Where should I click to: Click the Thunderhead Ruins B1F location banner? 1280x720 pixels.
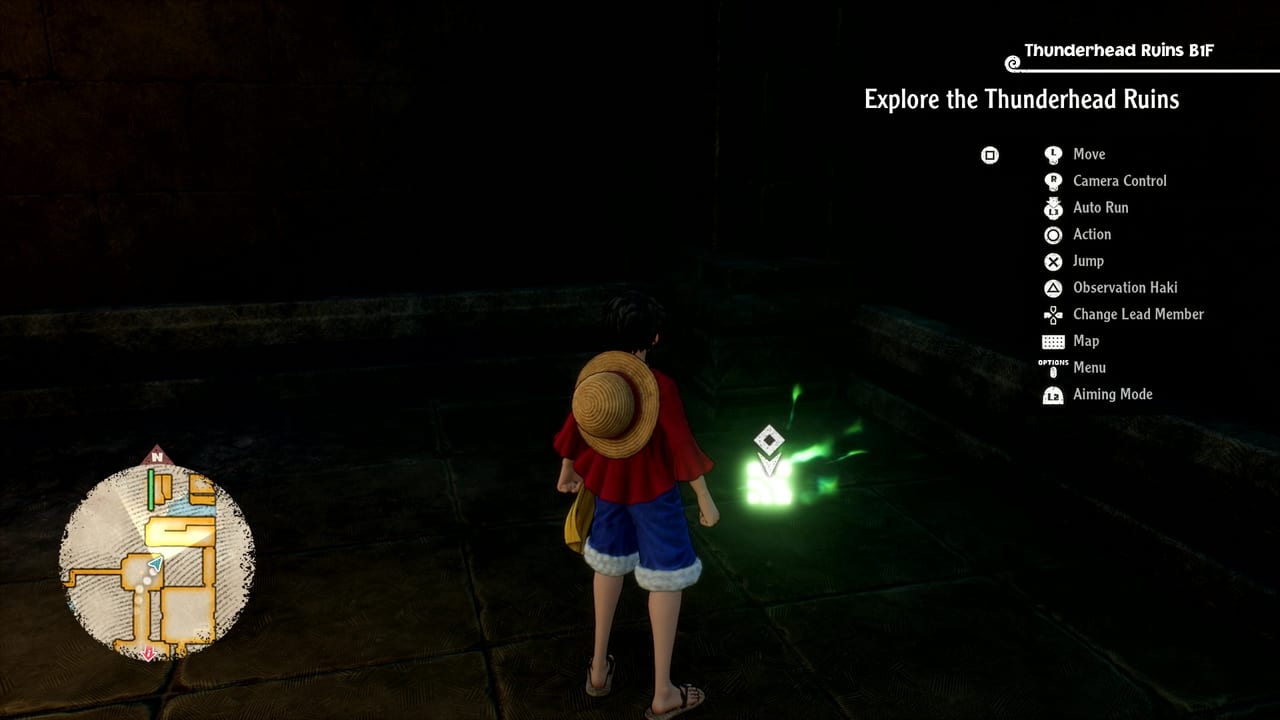pyautogui.click(x=1118, y=51)
